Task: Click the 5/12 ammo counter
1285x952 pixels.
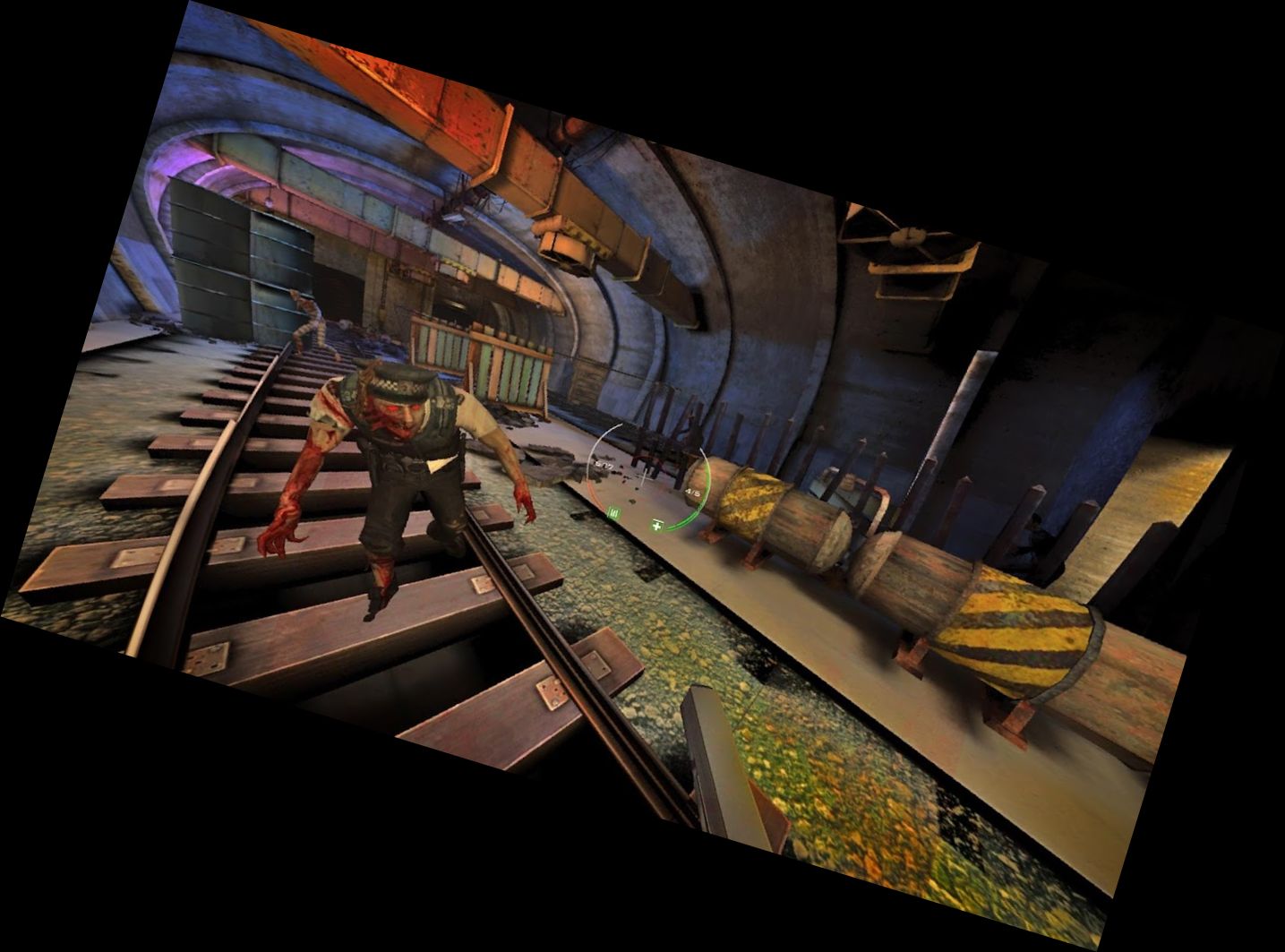Action: tap(604, 466)
